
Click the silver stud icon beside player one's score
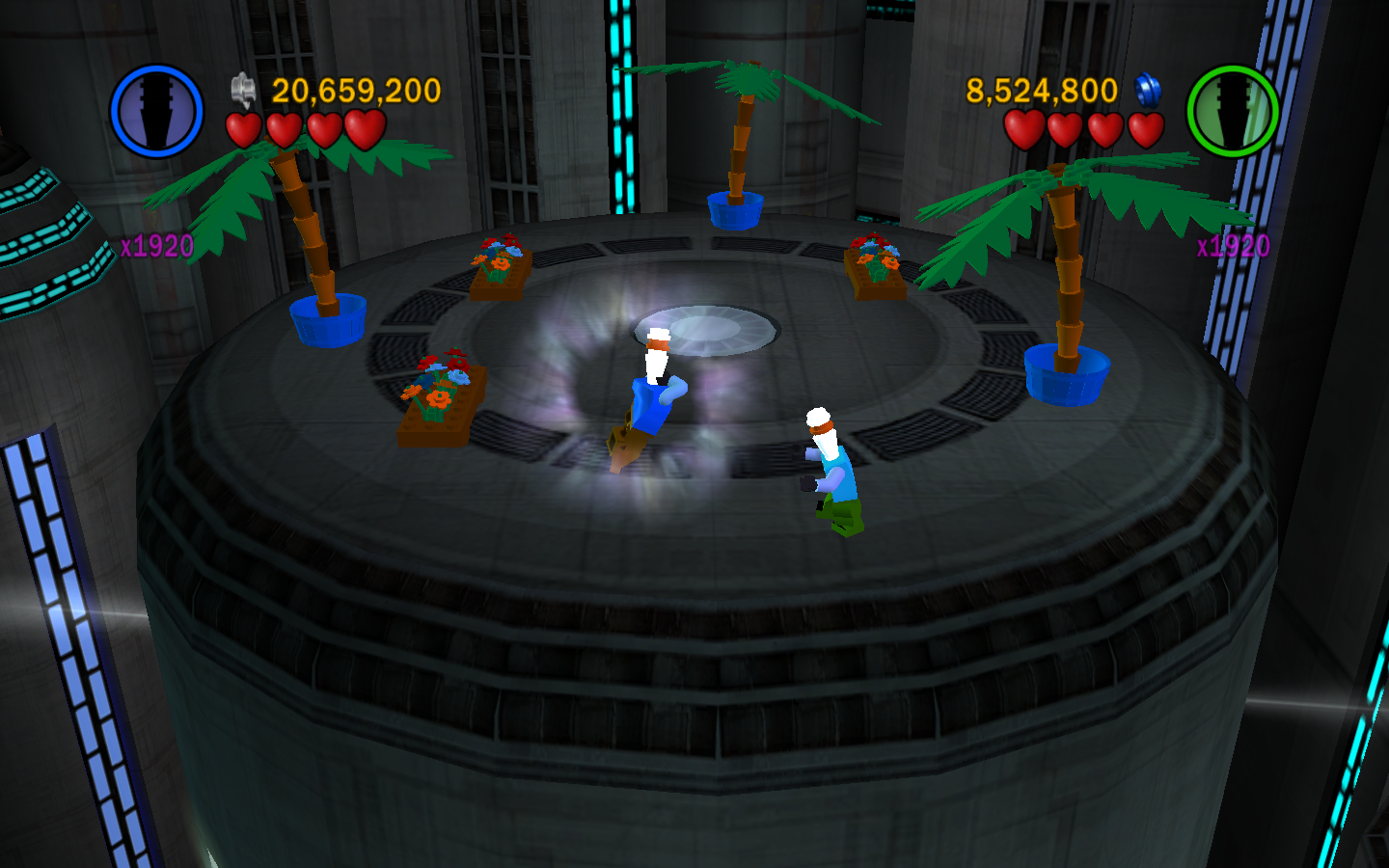[243, 91]
